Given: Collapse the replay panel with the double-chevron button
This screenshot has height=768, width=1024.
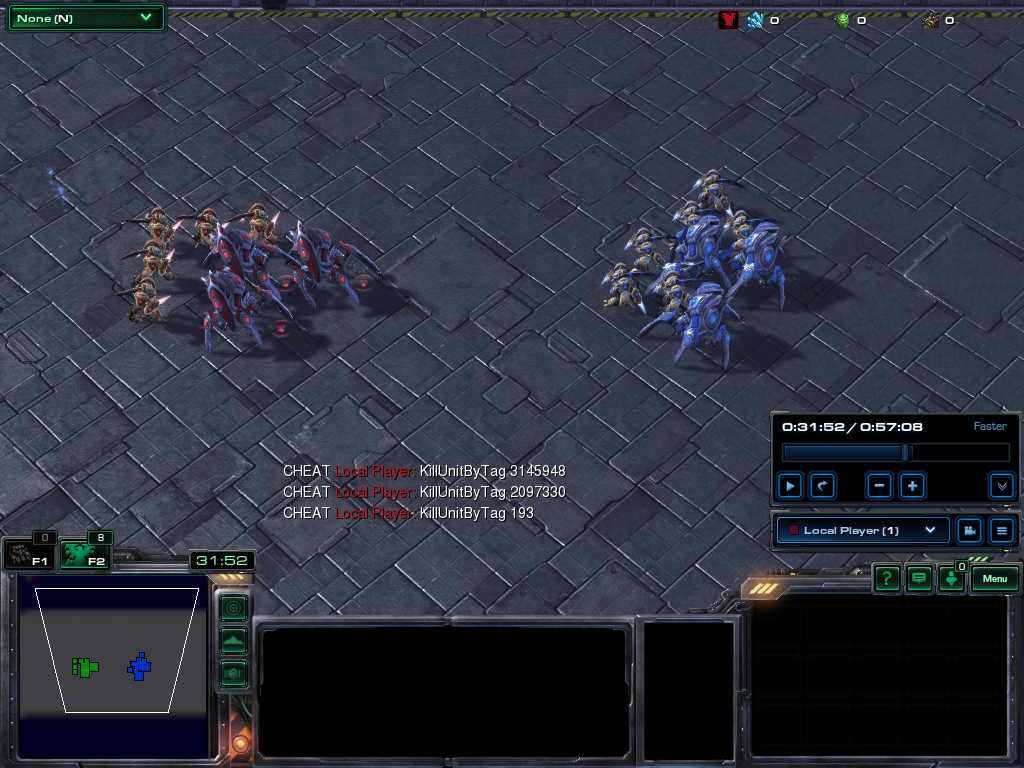Looking at the screenshot, I should tap(1001, 486).
